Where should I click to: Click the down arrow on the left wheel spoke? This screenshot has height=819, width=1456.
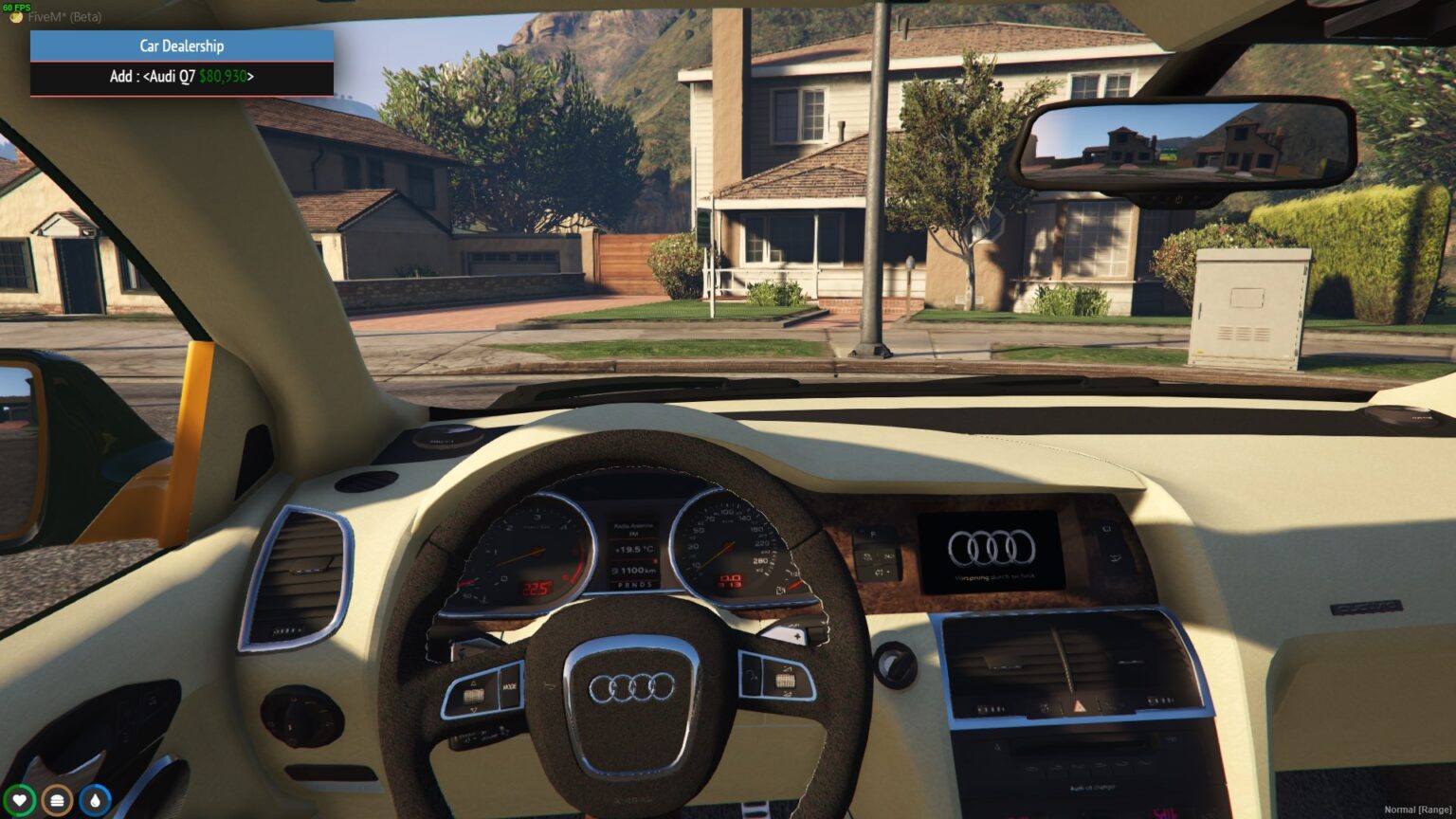click(x=474, y=711)
